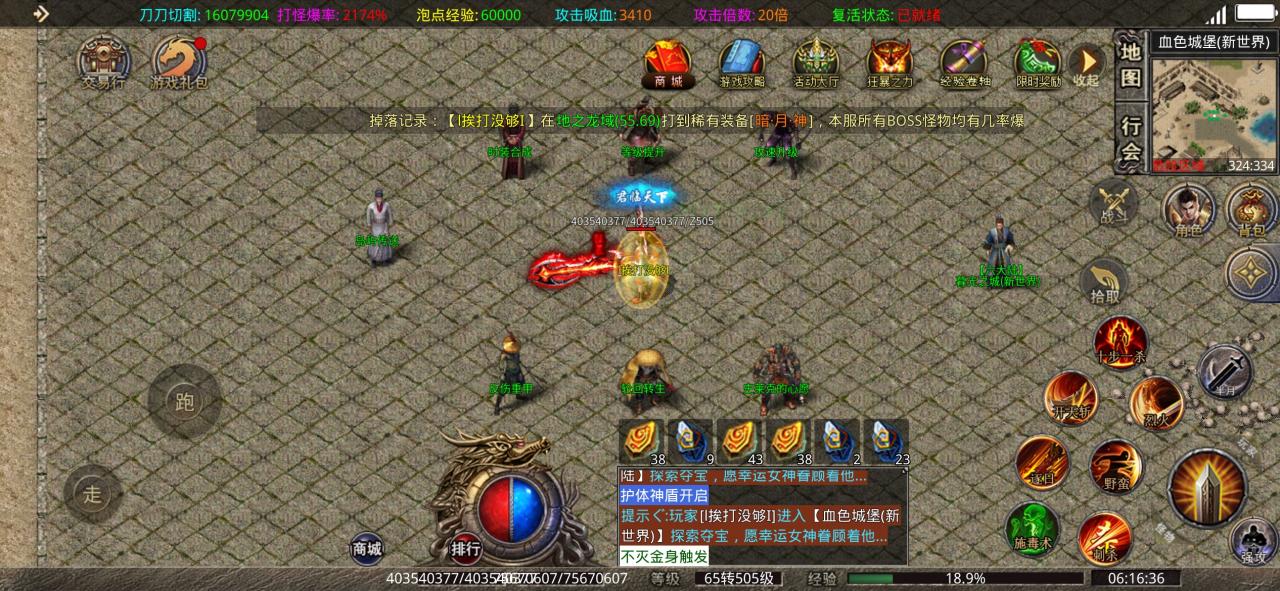Open the 背包 backpack

tap(1251, 212)
